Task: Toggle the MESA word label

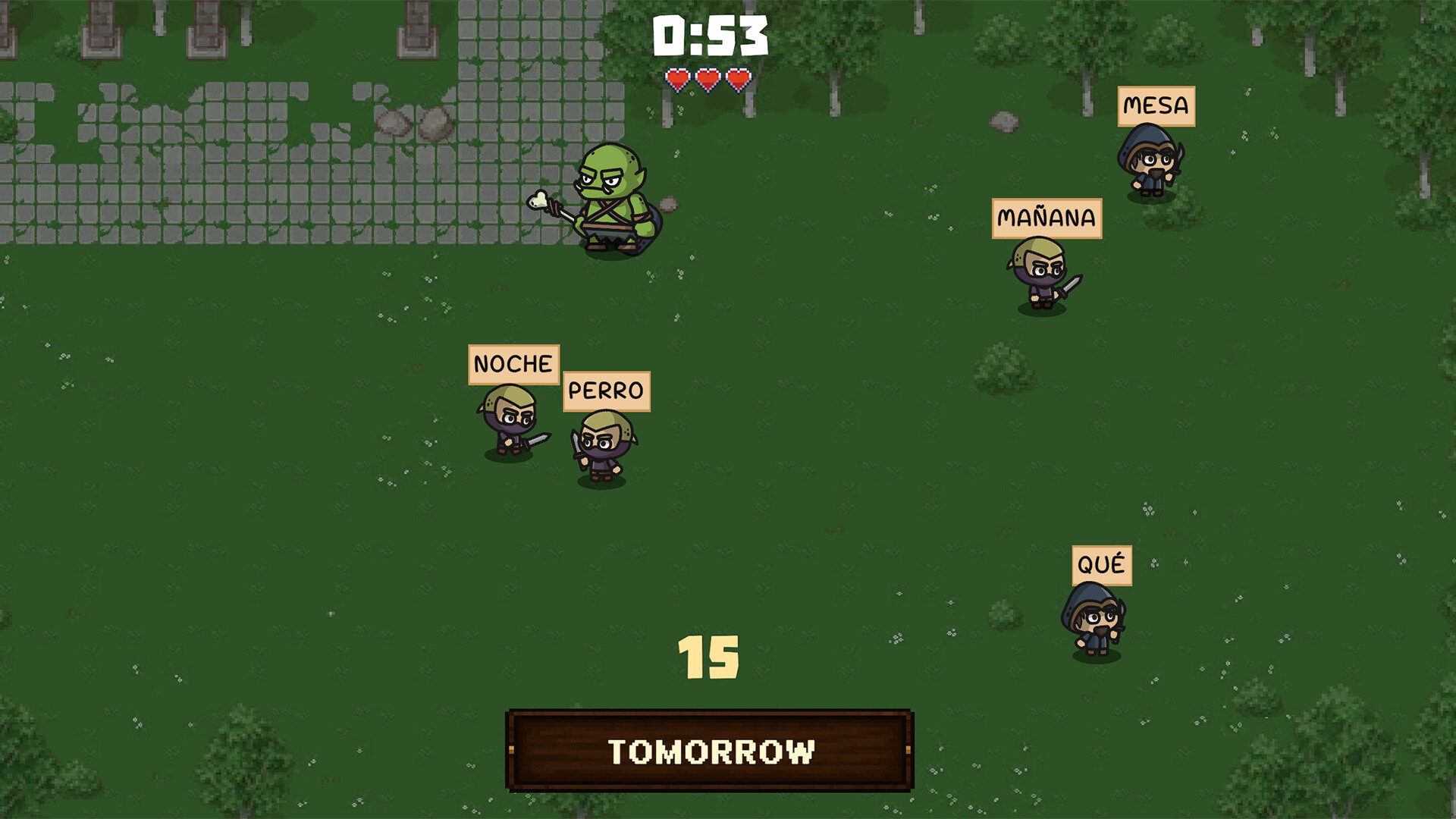Action: [x=1155, y=107]
